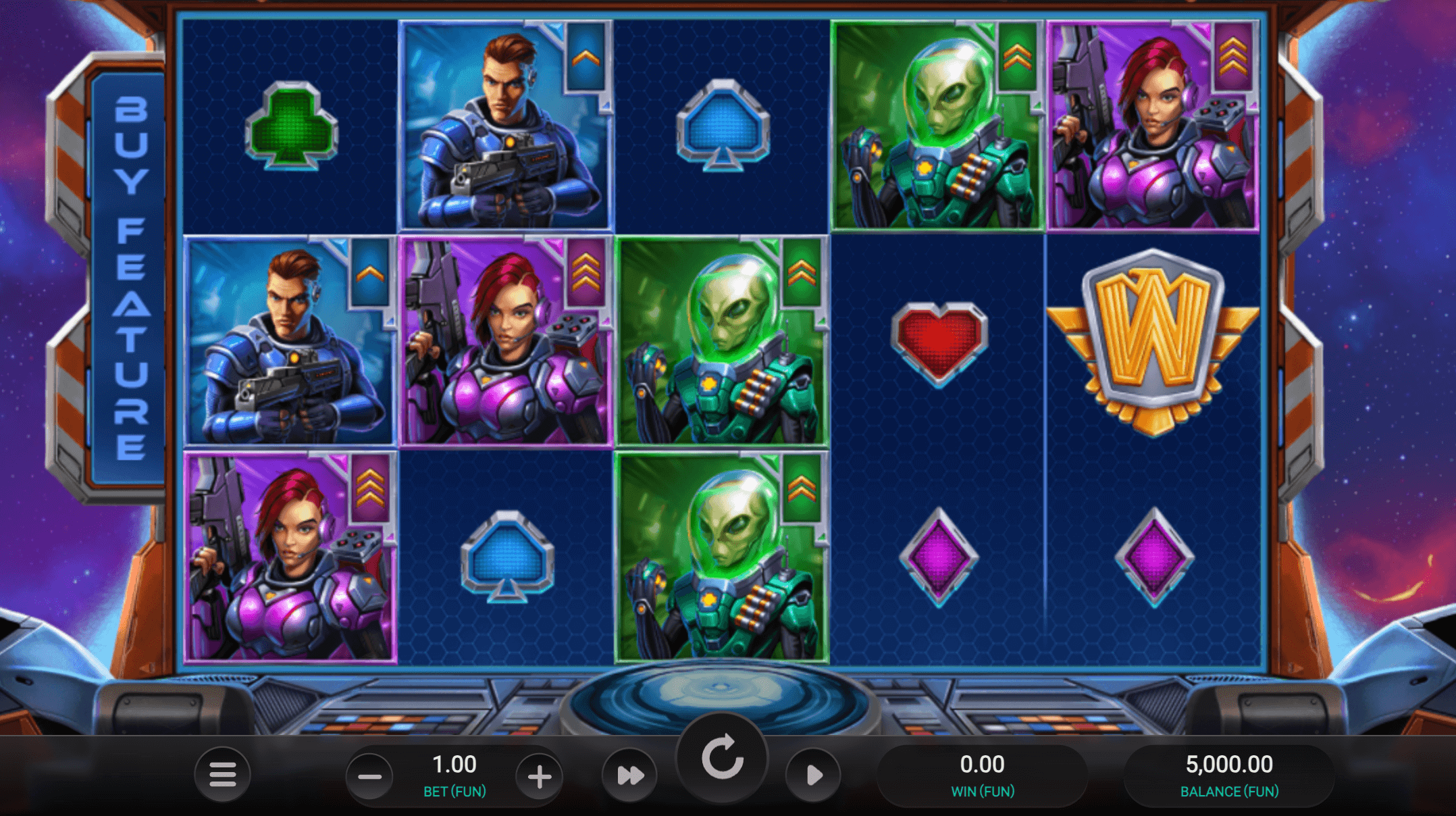Open the hamburger menu
Viewport: 1456px width, 816px height.
click(x=222, y=774)
